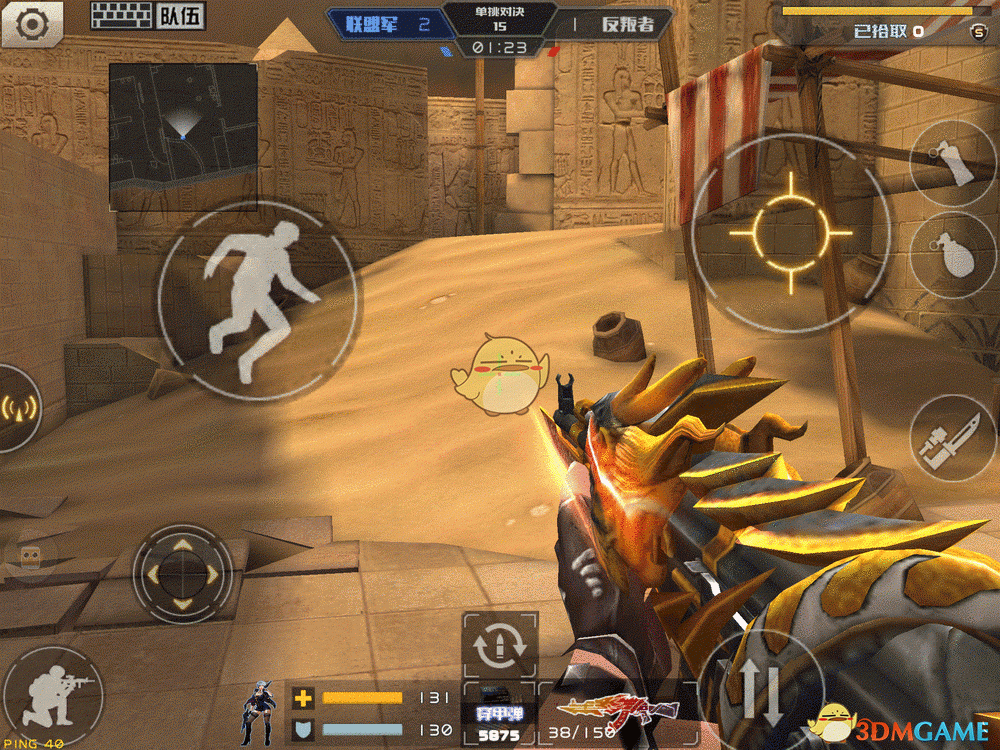This screenshot has height=750, width=1000.
Task: Swap weapons with the up-down arrows button
Action: pos(762,691)
